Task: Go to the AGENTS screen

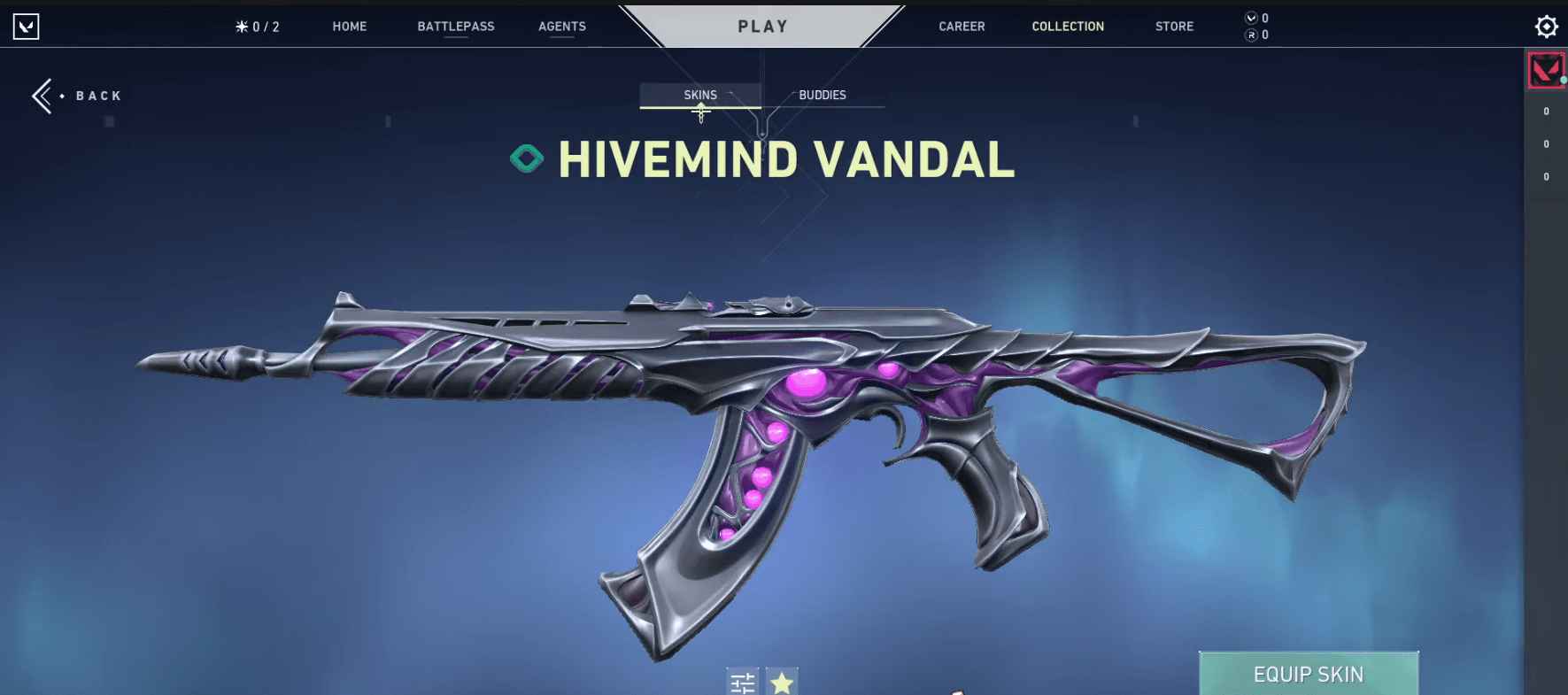Action: [562, 27]
